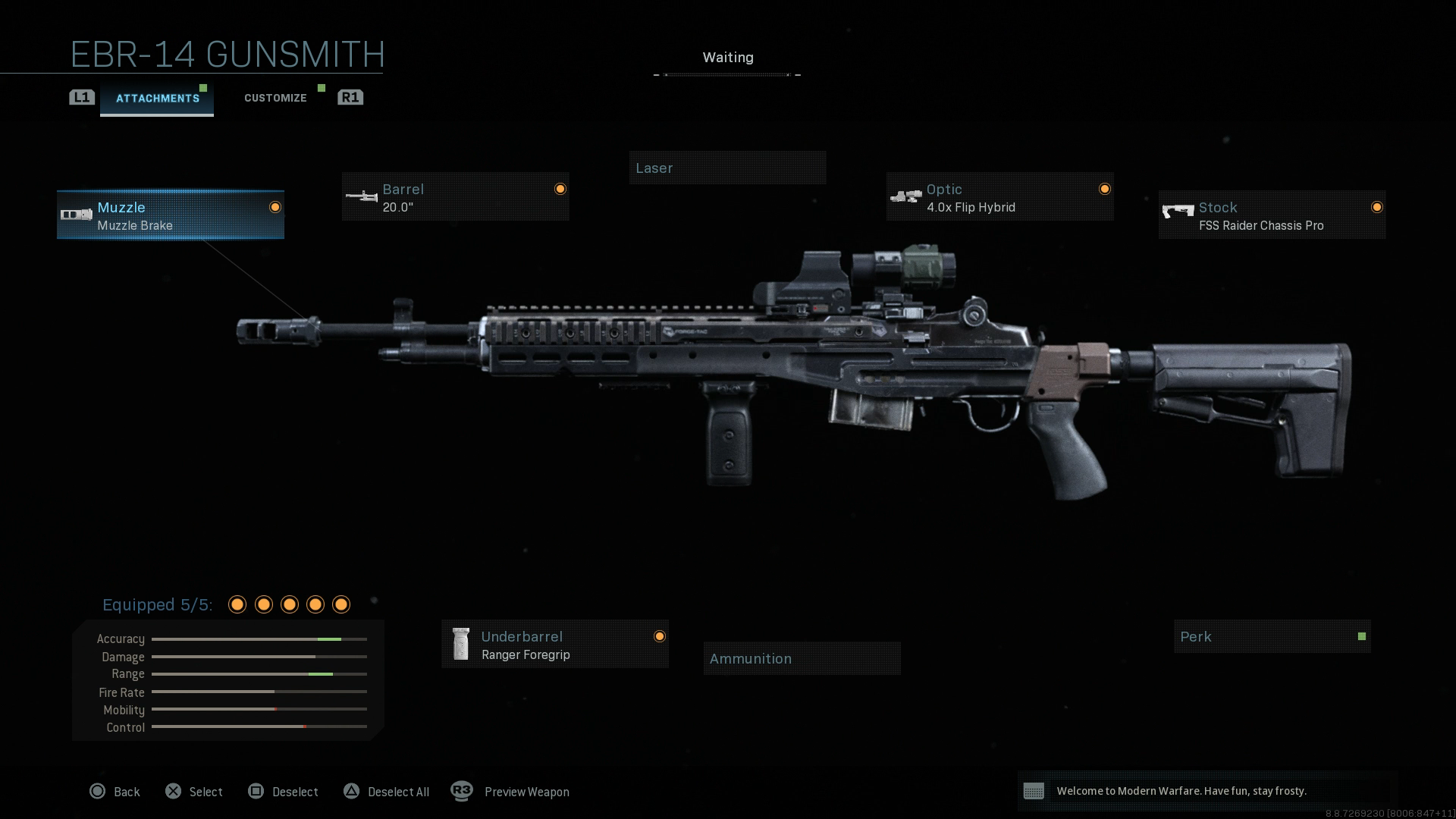Screen dimensions: 1456x819
Task: Click the green Perk equipped indicator
Action: tap(1362, 636)
